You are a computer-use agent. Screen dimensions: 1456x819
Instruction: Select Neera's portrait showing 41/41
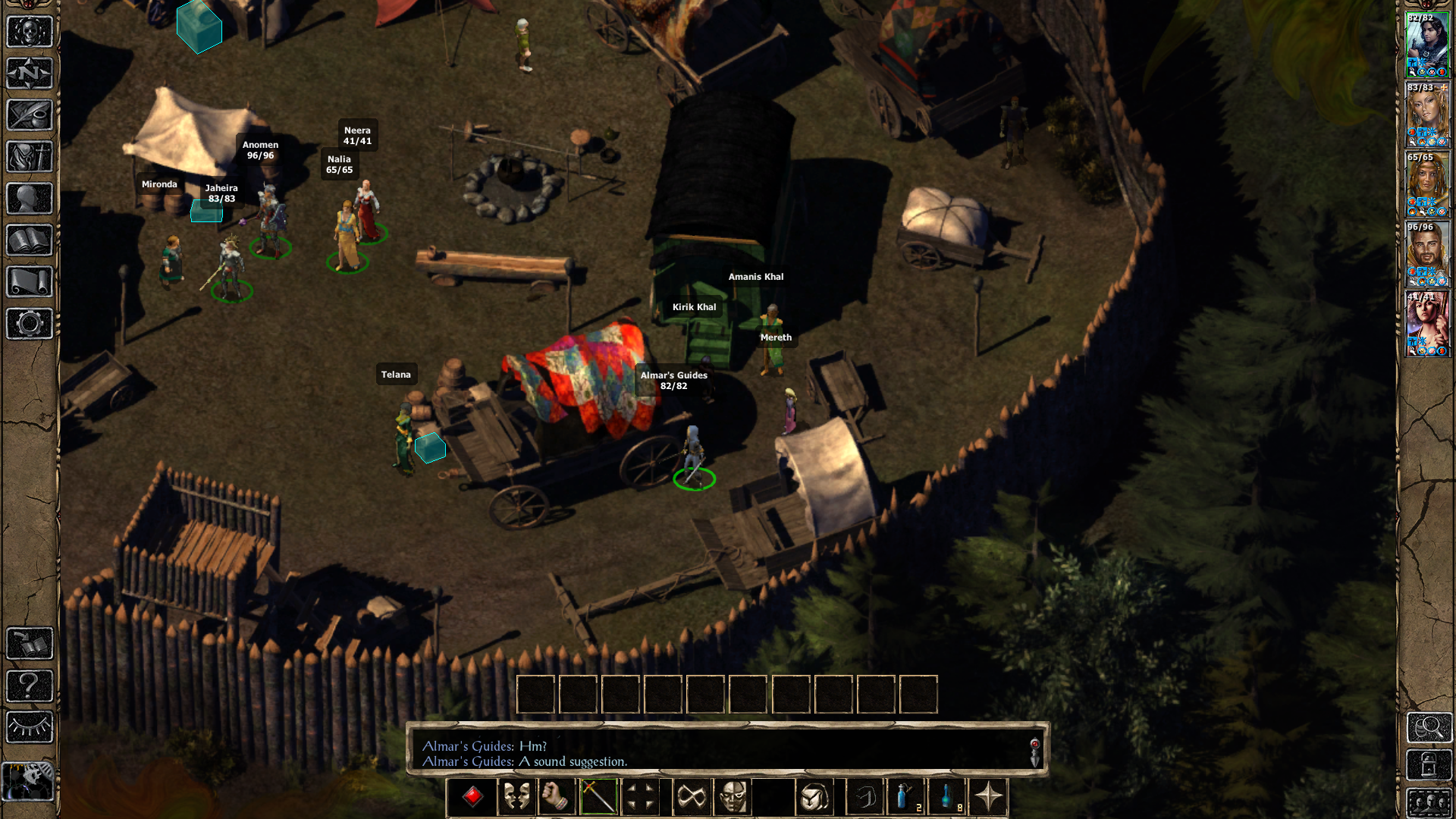coord(1427,324)
